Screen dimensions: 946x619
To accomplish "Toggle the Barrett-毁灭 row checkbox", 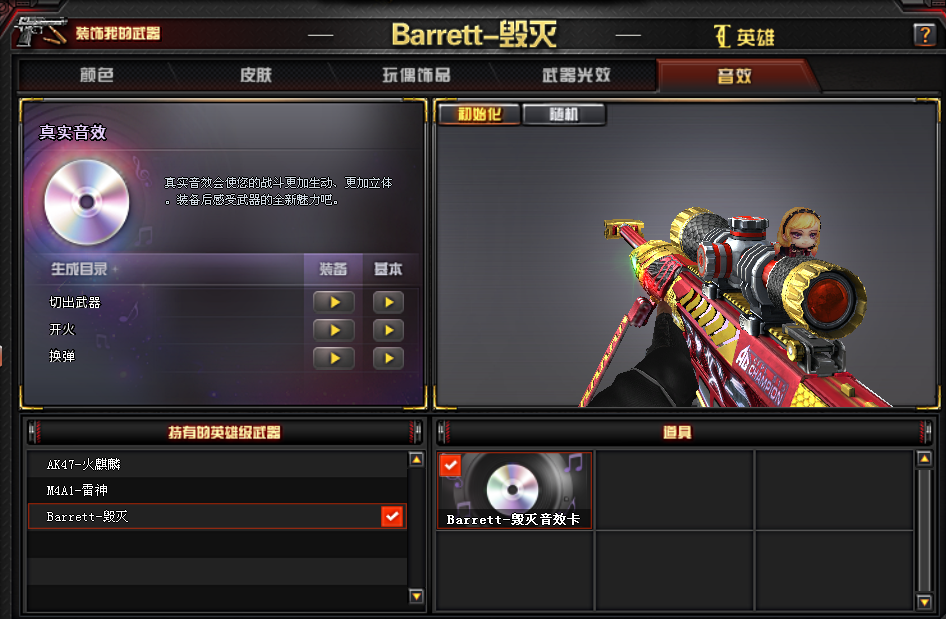I will [x=392, y=516].
